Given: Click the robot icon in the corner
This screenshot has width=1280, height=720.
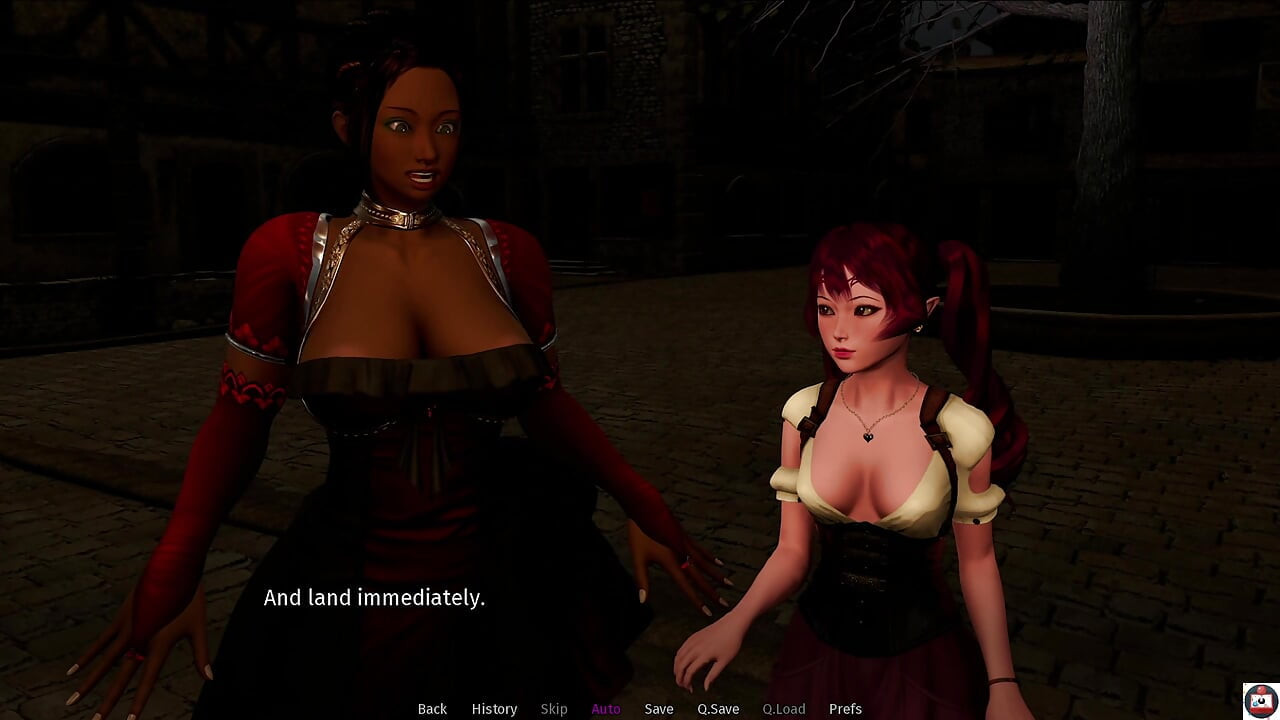Looking at the screenshot, I should coord(1260,700).
